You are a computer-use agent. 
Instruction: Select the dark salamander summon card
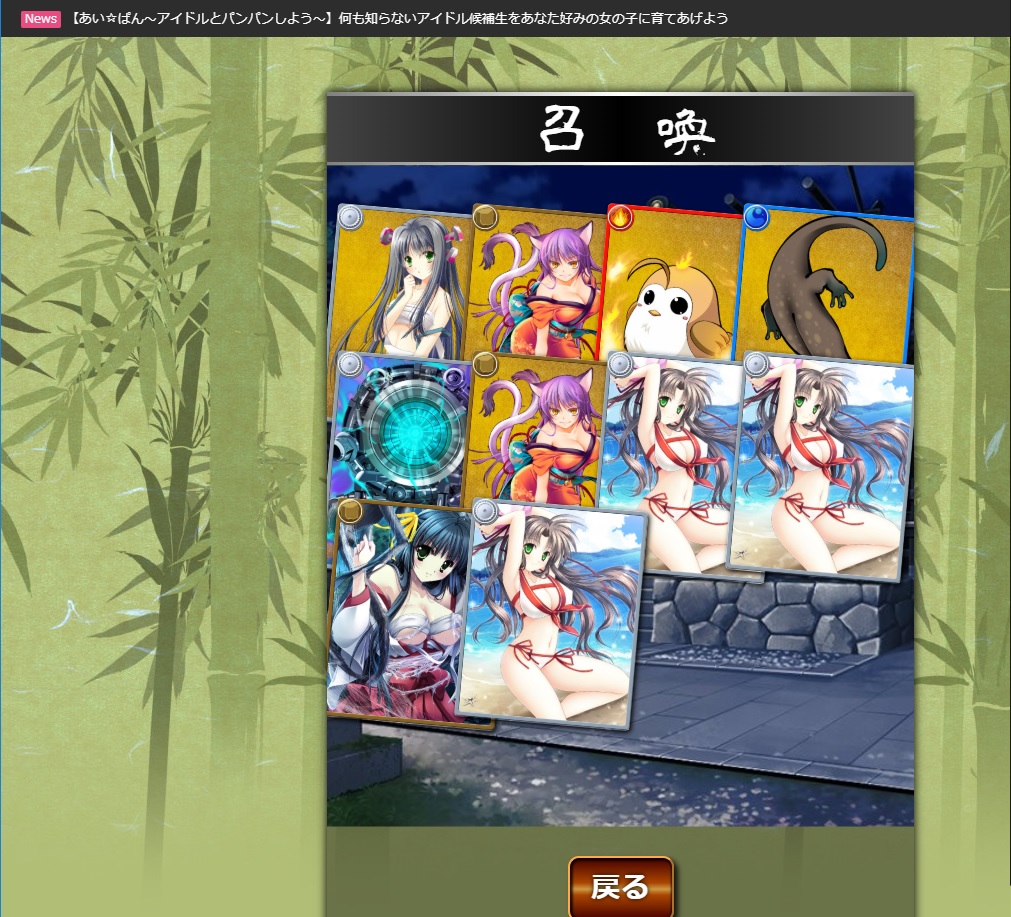[x=826, y=280]
